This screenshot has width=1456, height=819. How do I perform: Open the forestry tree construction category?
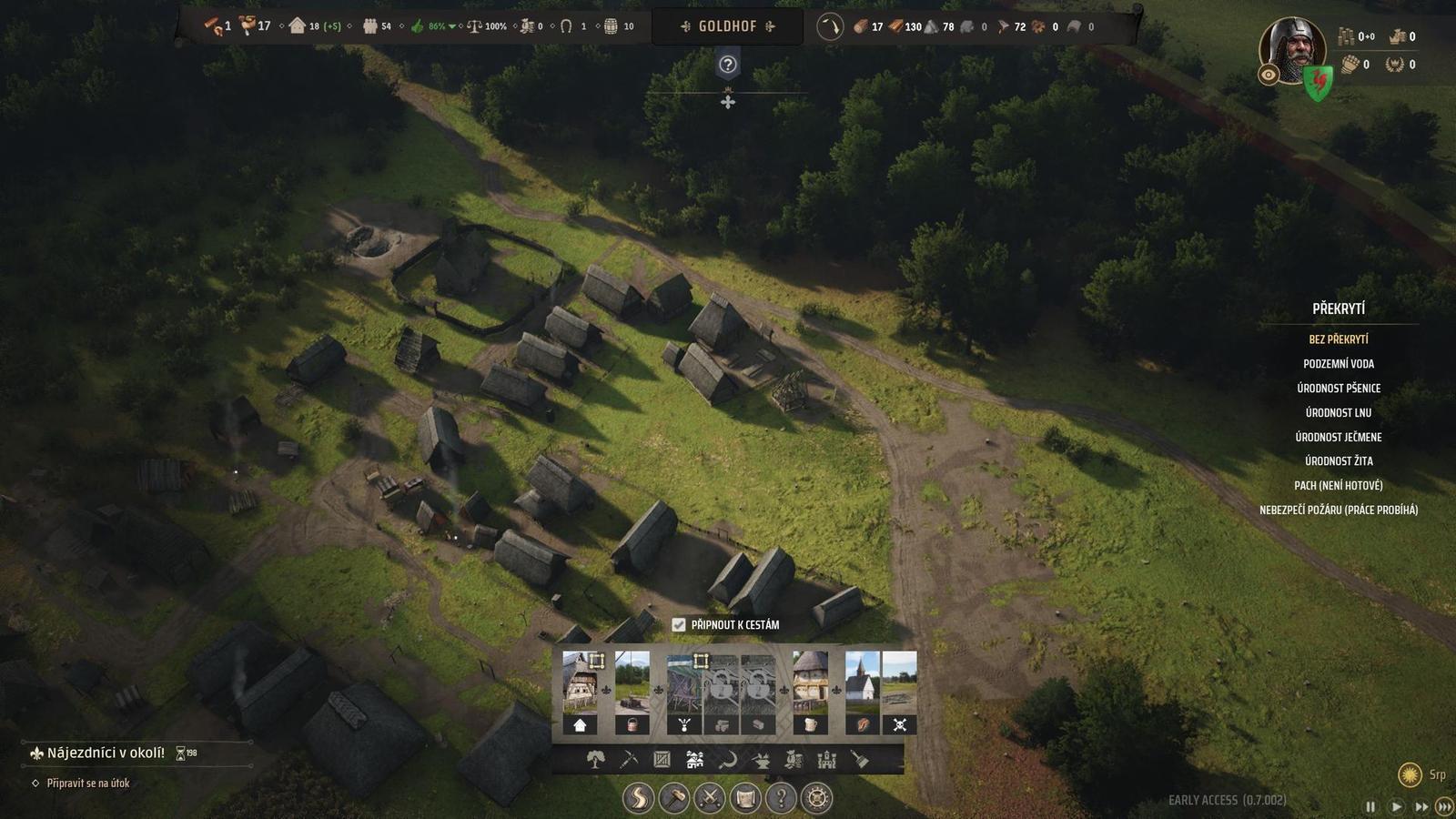coord(595,760)
